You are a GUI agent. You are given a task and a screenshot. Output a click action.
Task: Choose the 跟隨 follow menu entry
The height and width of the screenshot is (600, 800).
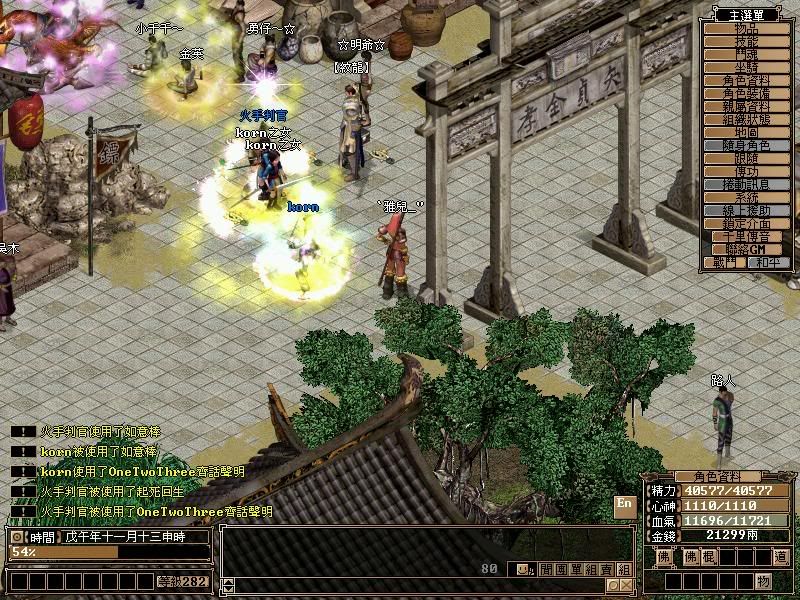(746, 159)
